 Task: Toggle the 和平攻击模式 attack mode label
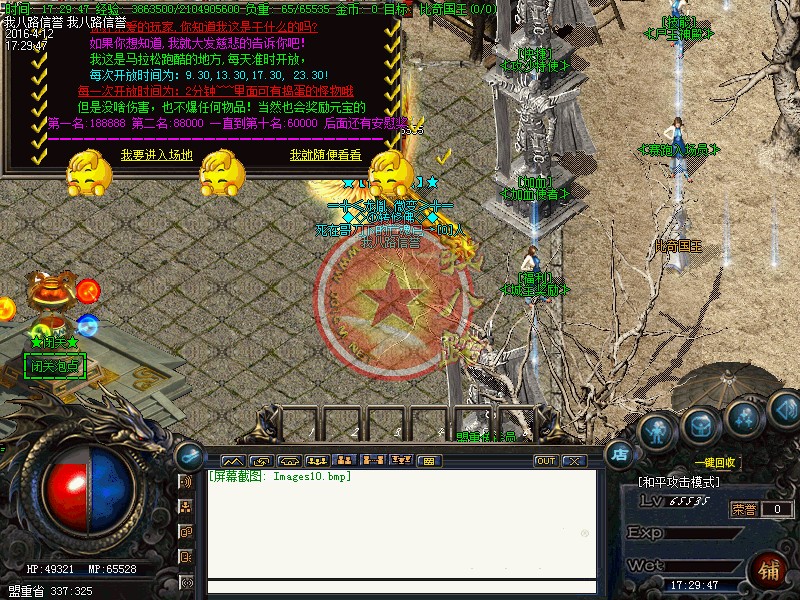coord(679,482)
